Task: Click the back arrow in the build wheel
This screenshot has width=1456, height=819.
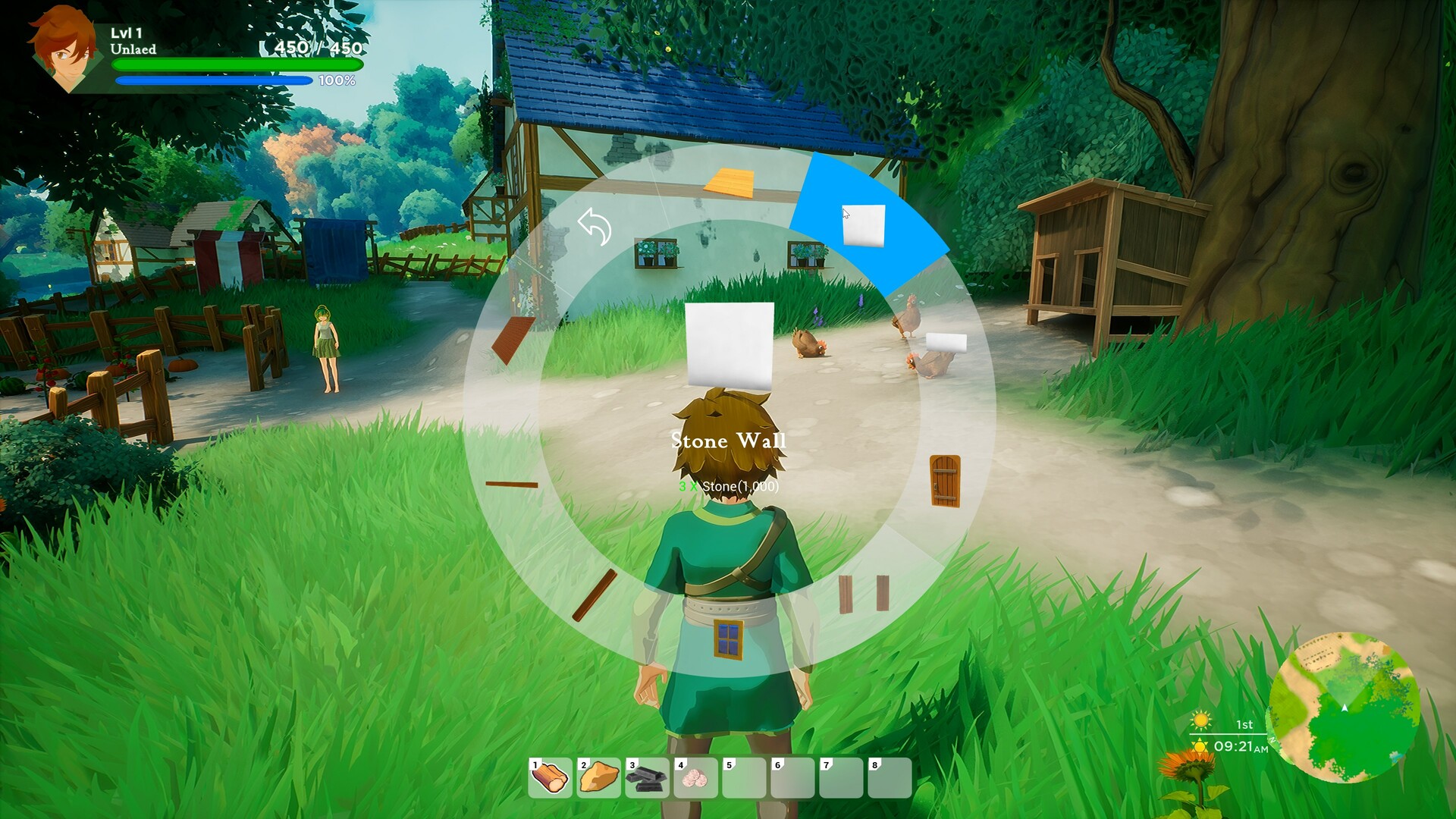Action: pos(594,227)
